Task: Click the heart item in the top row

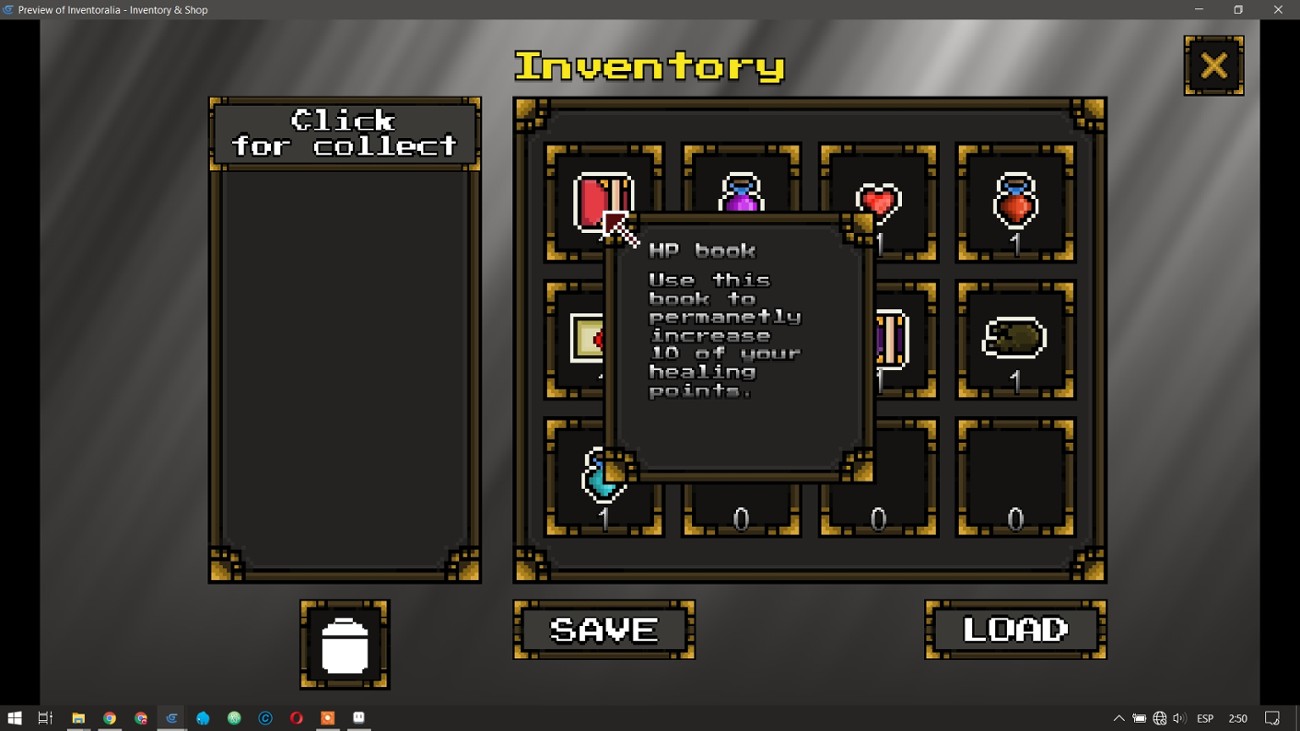Action: click(x=878, y=200)
